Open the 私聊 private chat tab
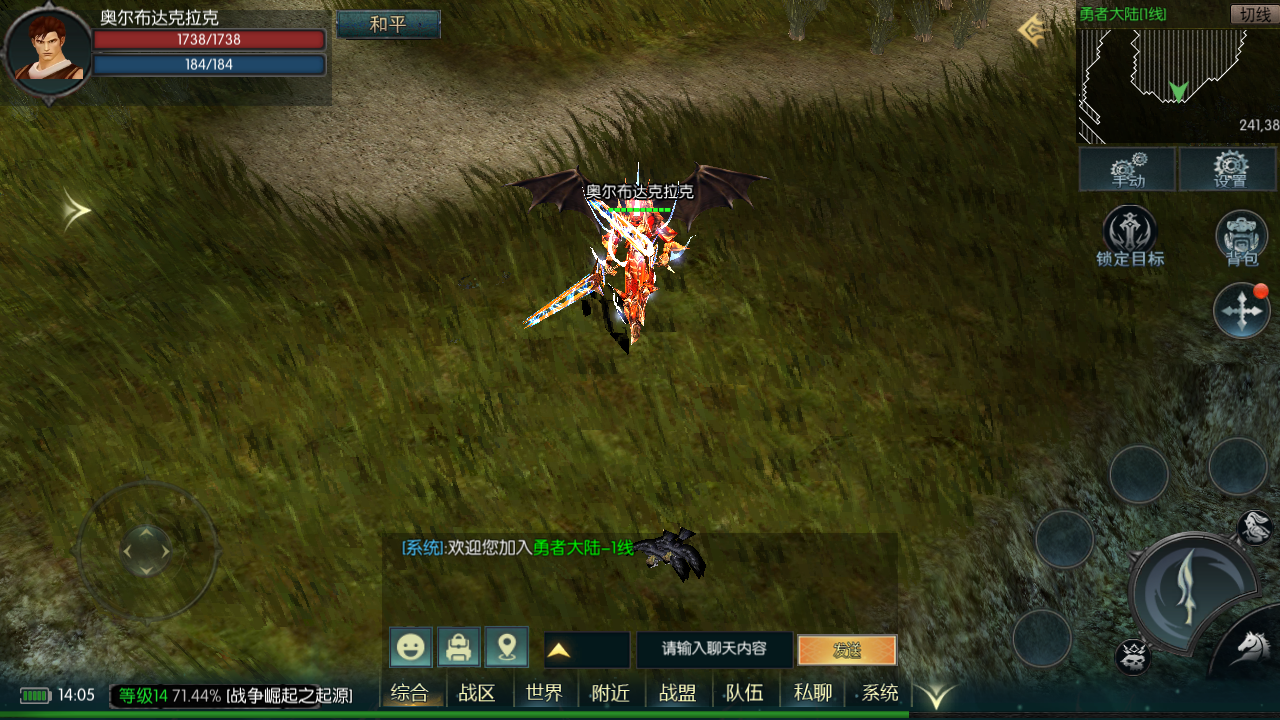 pos(813,693)
